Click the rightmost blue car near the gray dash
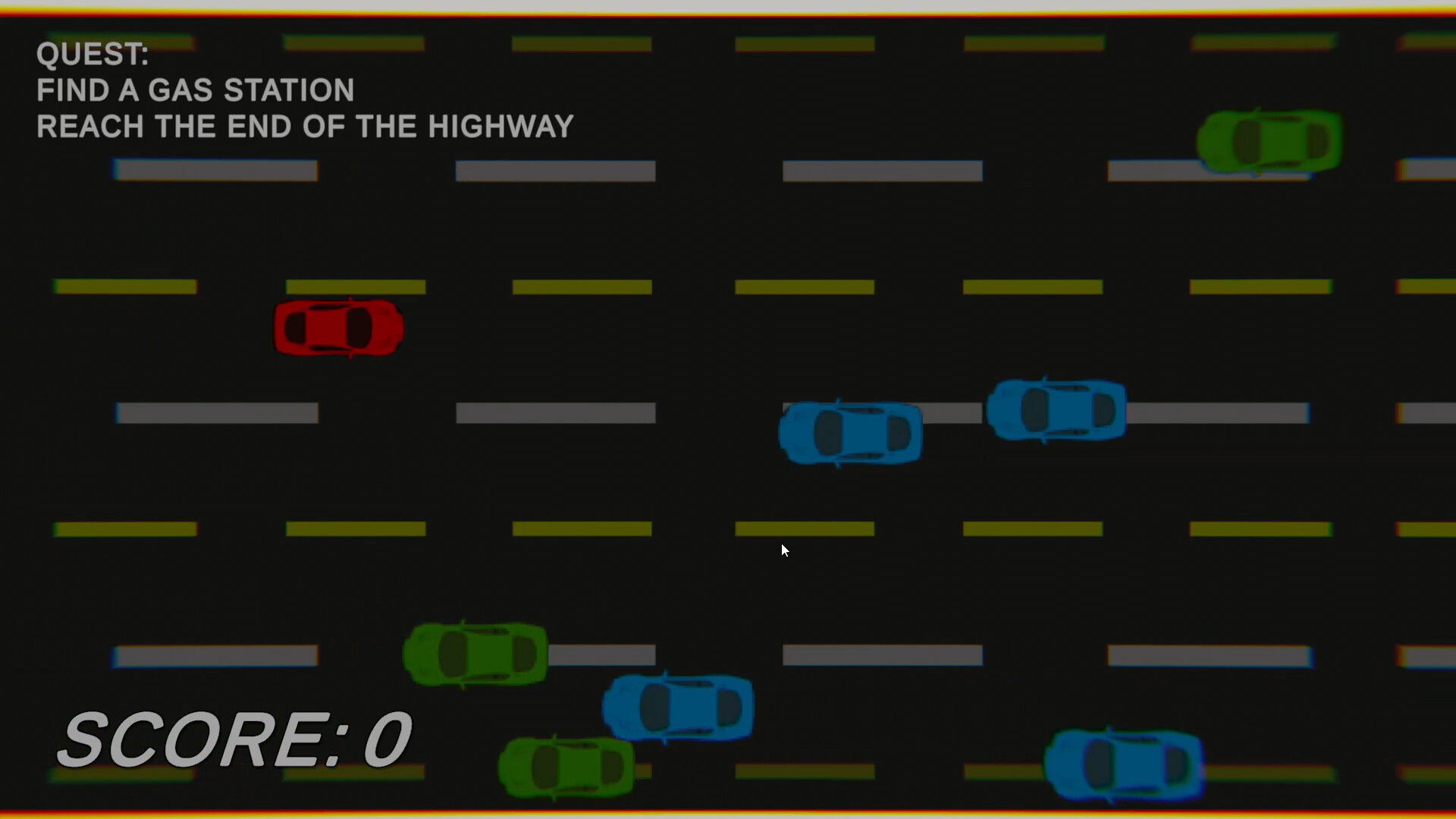1456x819 pixels. click(1056, 409)
